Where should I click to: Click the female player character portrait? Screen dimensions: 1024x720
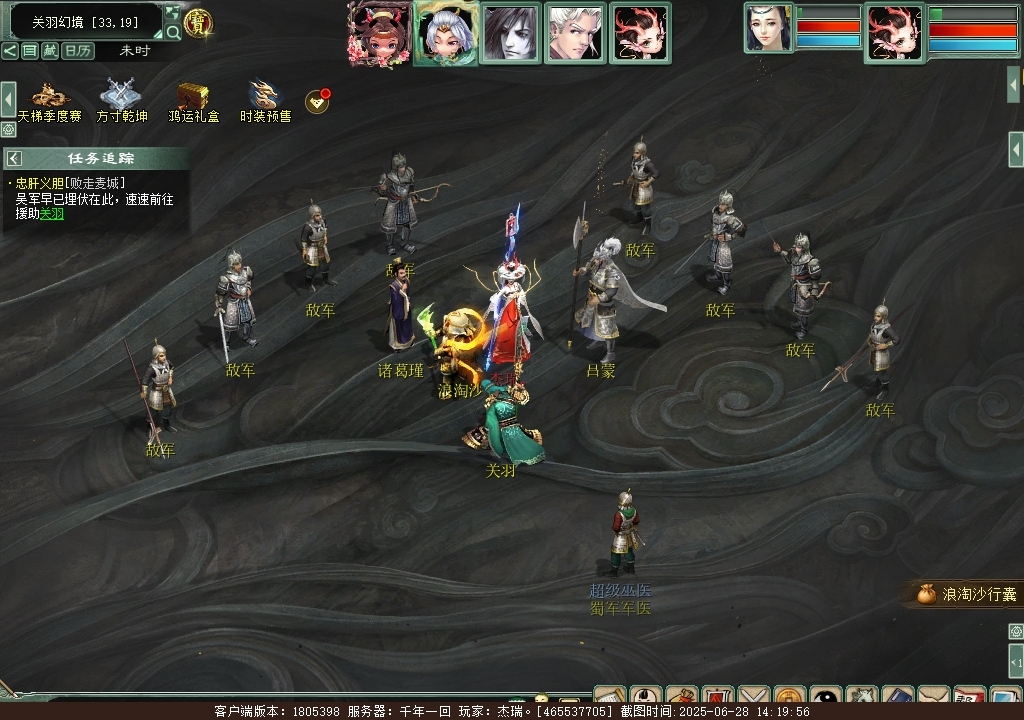[767, 28]
